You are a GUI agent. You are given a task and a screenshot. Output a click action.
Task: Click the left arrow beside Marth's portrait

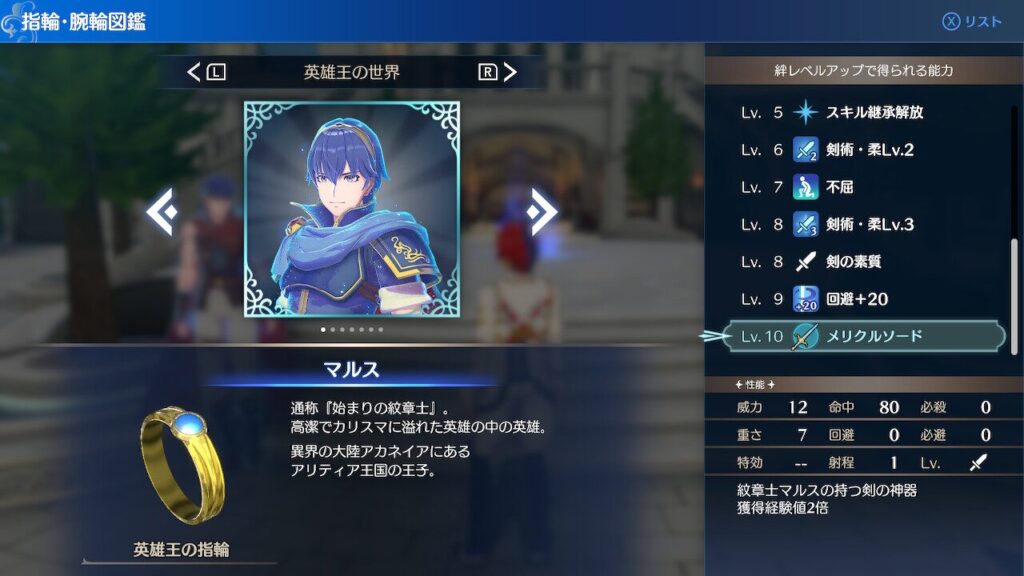(163, 211)
